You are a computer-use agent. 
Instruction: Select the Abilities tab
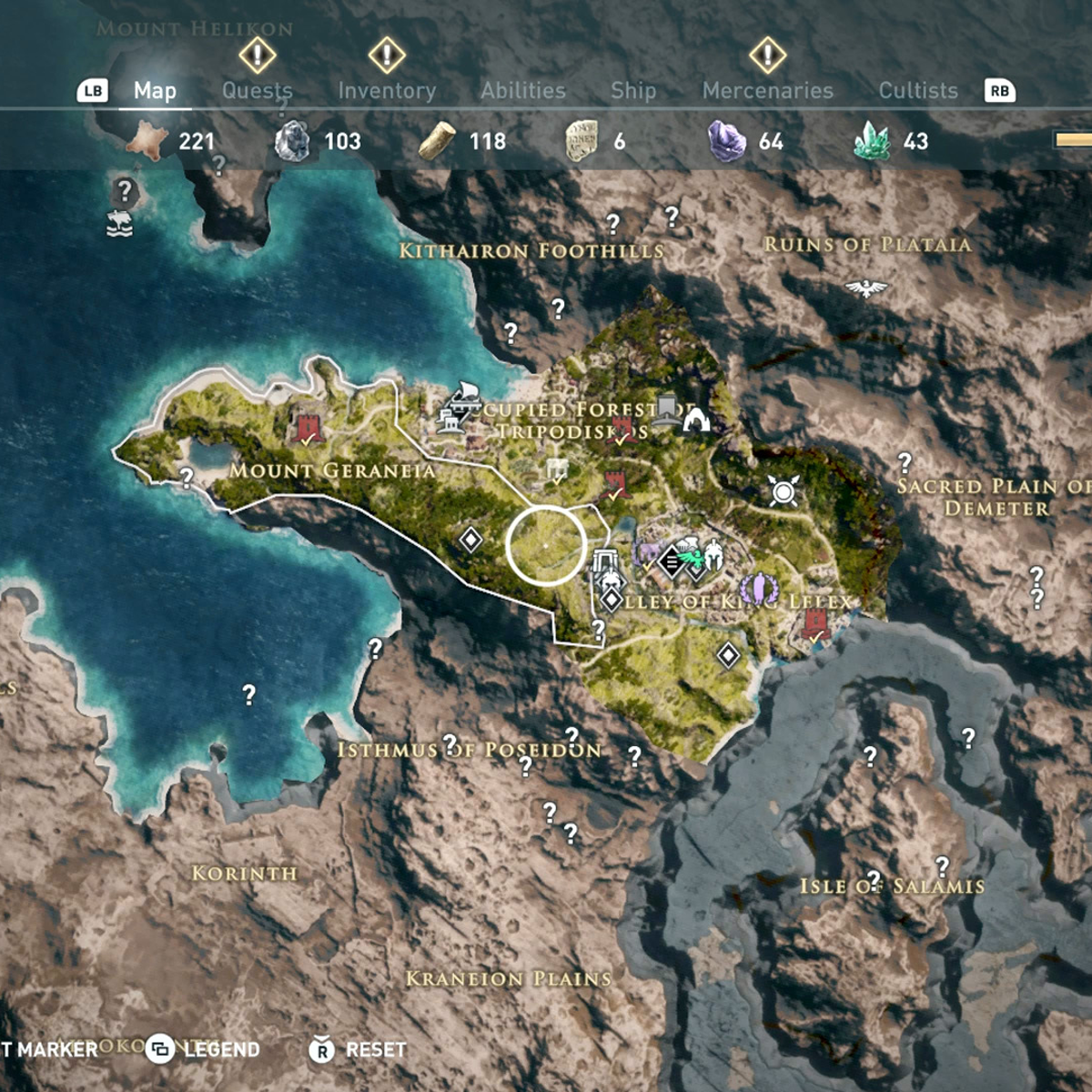[523, 90]
